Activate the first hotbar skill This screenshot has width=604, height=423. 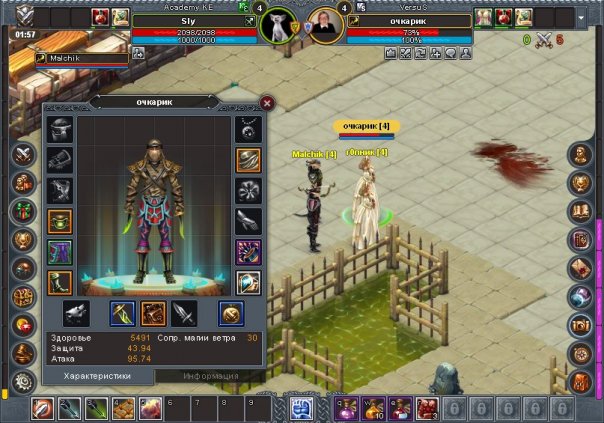point(43,407)
